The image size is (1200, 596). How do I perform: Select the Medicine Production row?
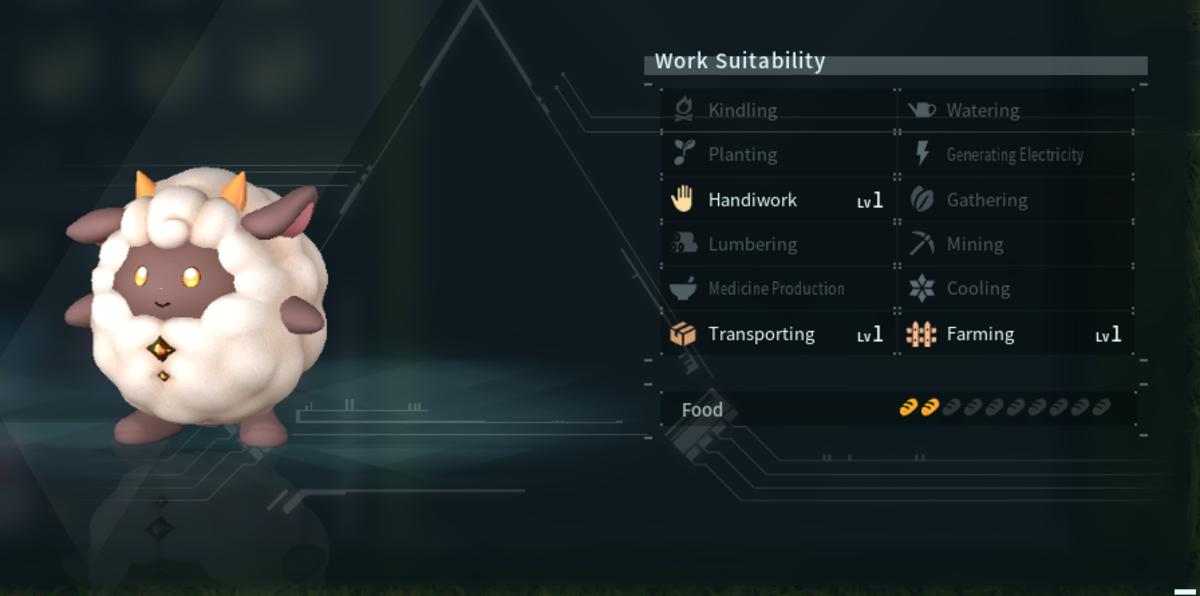coord(777,289)
